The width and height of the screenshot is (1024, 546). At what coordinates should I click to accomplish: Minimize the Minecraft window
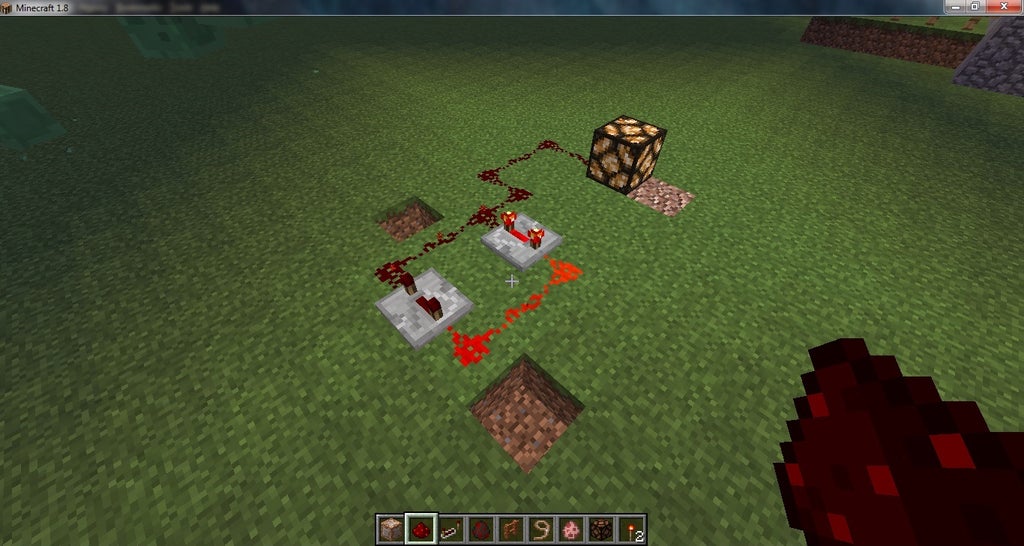(951, 6)
